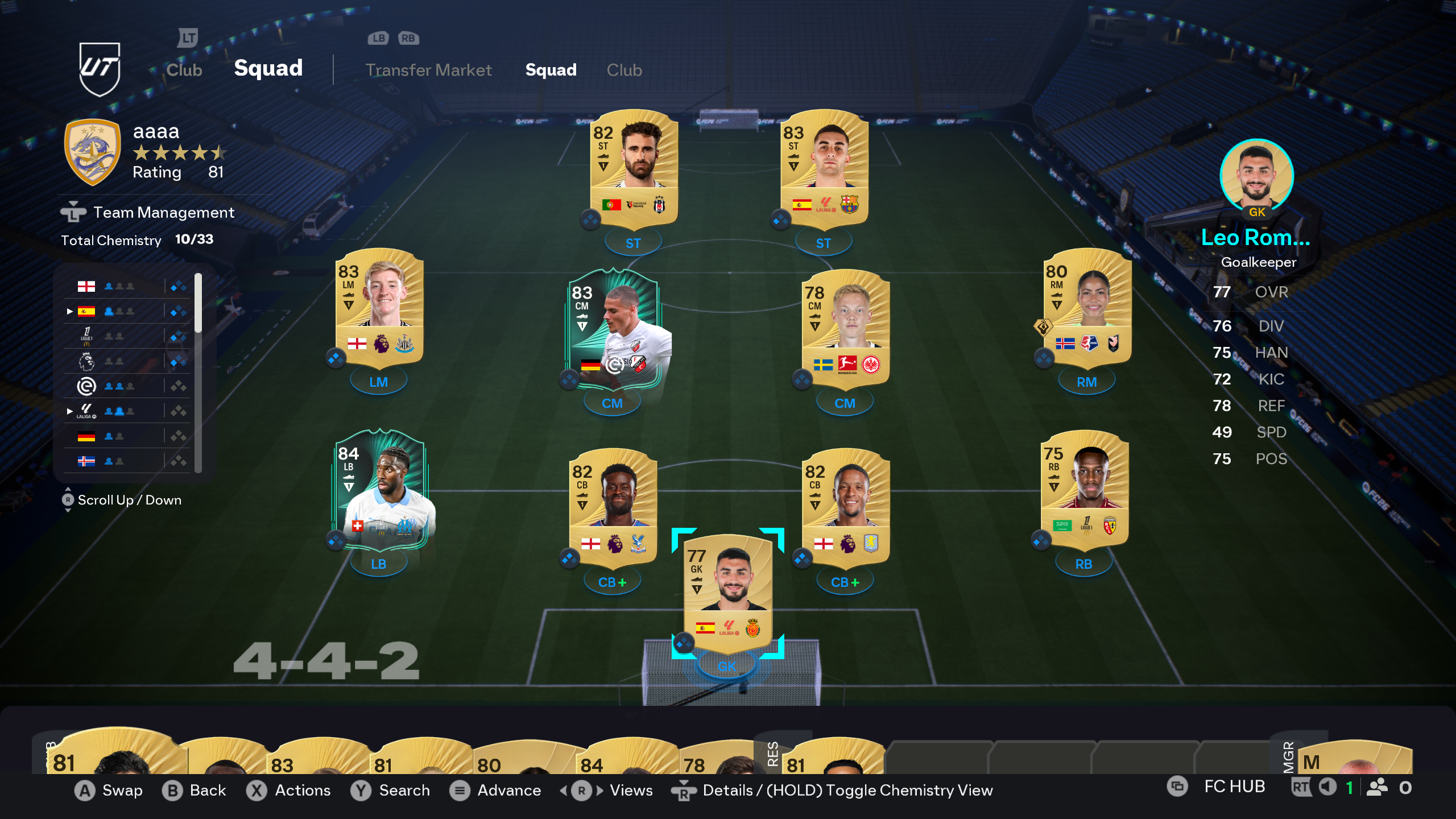Select the 83-rated Barcelona striker card
1456x819 pixels.
824,168
